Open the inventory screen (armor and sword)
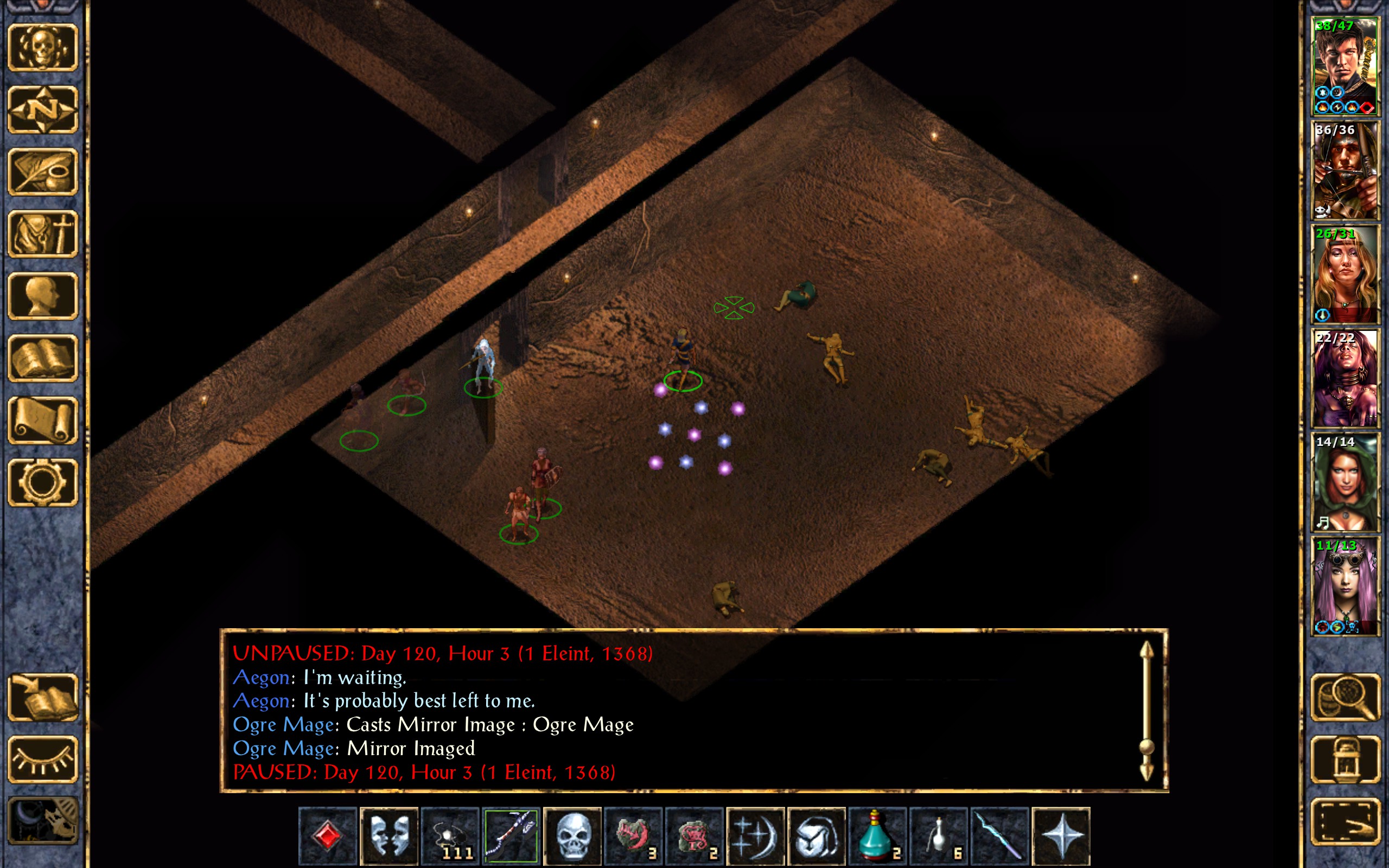This screenshot has width=1389, height=868. [42, 234]
